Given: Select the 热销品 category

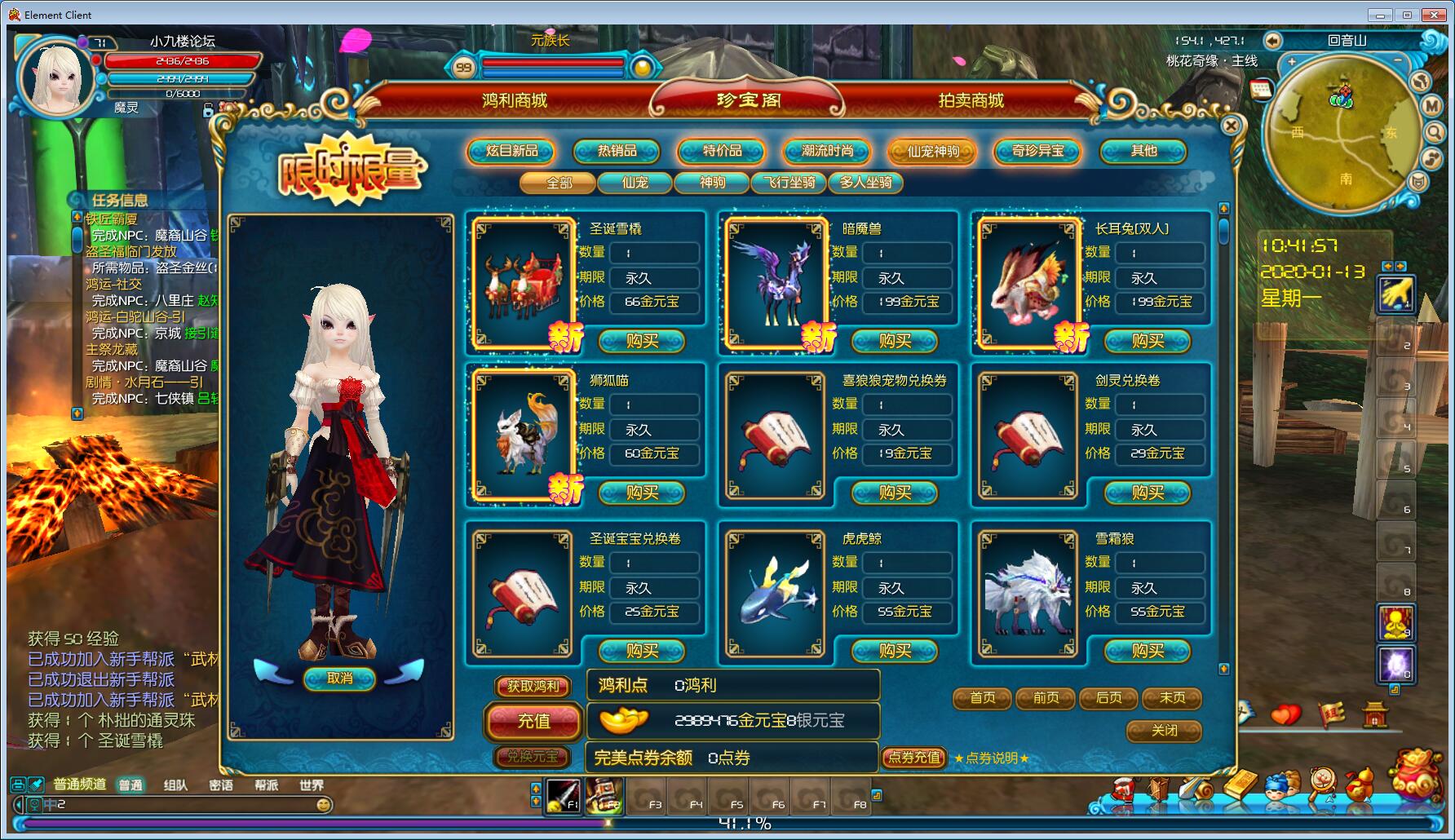Looking at the screenshot, I should 617,151.
